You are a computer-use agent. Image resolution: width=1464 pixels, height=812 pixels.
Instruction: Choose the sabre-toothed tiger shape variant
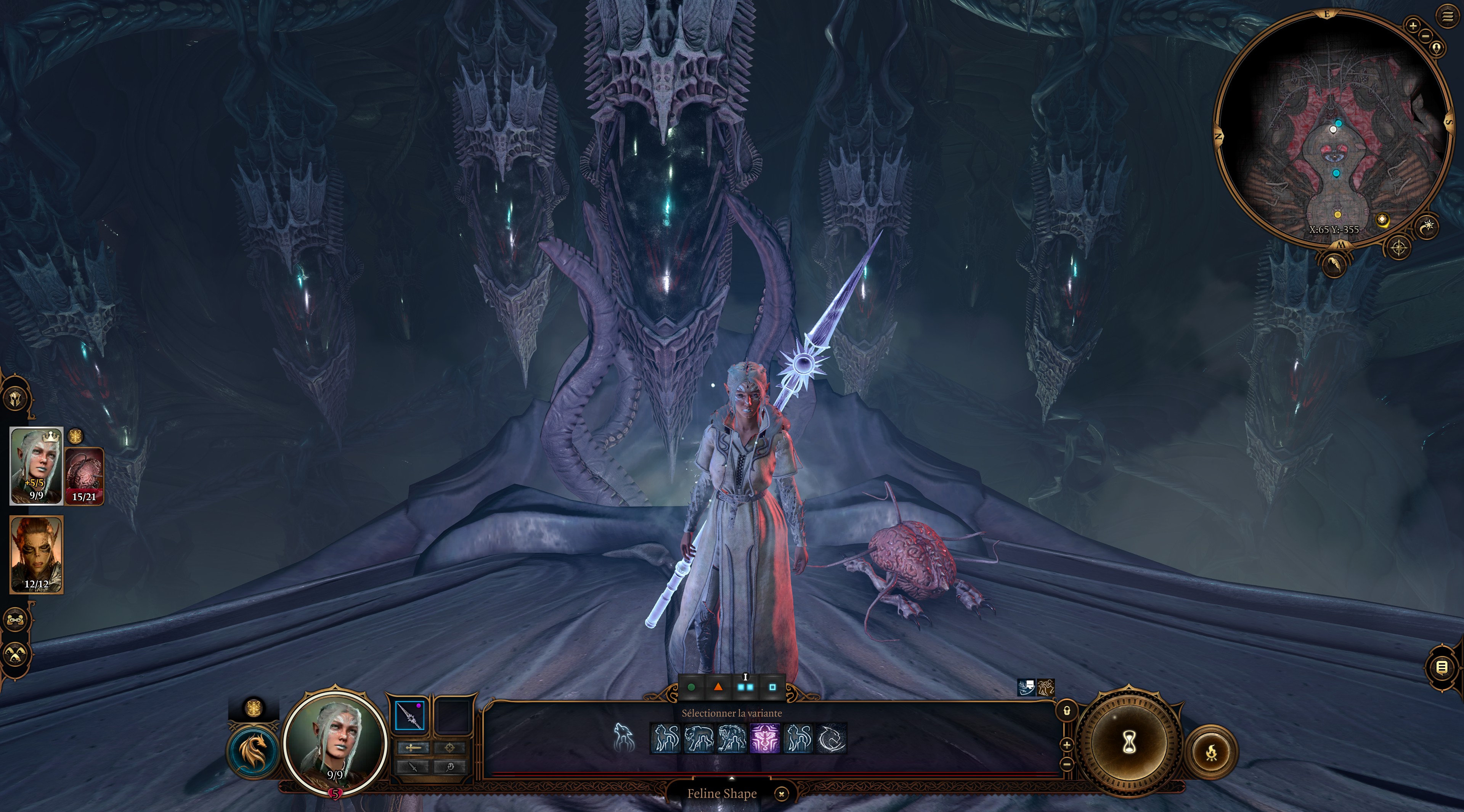732,738
